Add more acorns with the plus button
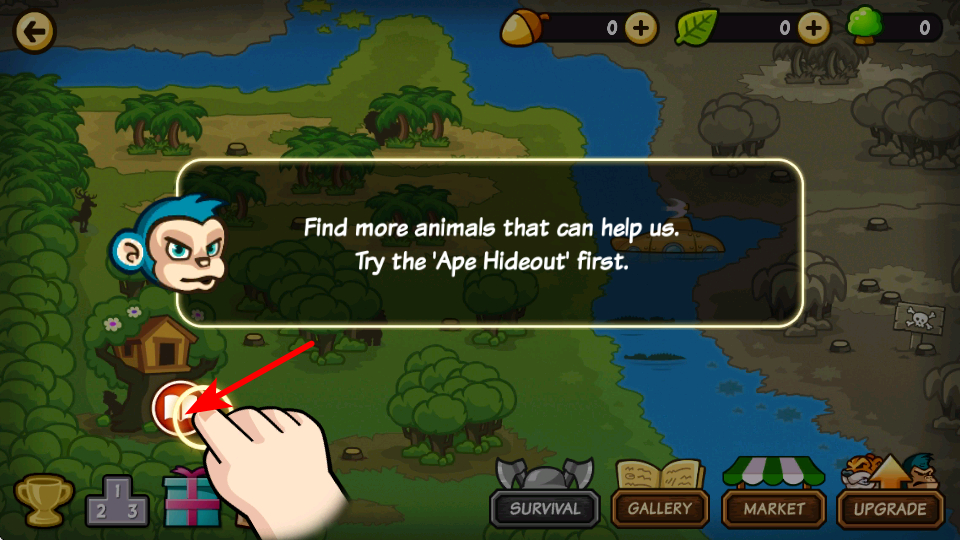Screen dimensions: 960x540 (x=641, y=28)
